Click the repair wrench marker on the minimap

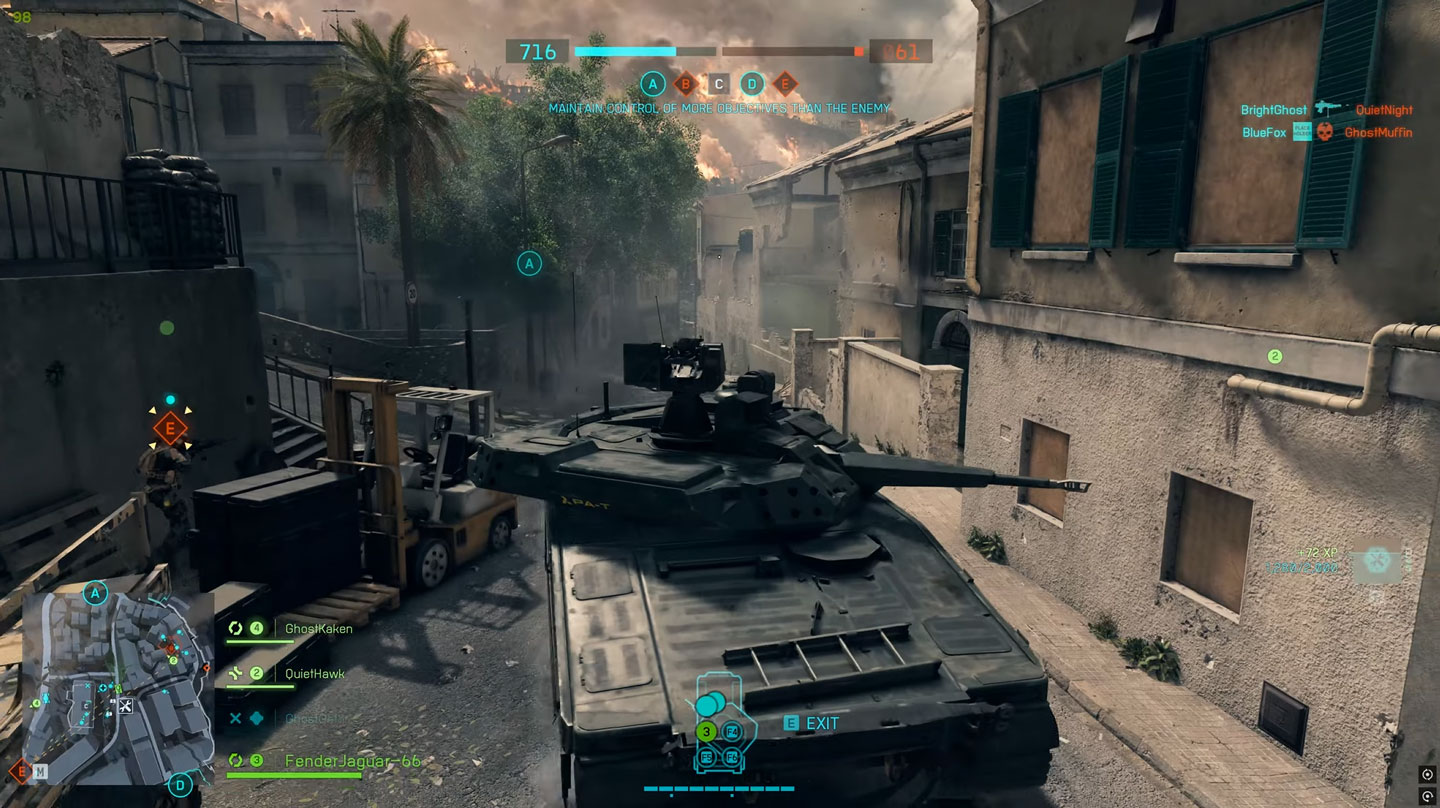pos(126,706)
